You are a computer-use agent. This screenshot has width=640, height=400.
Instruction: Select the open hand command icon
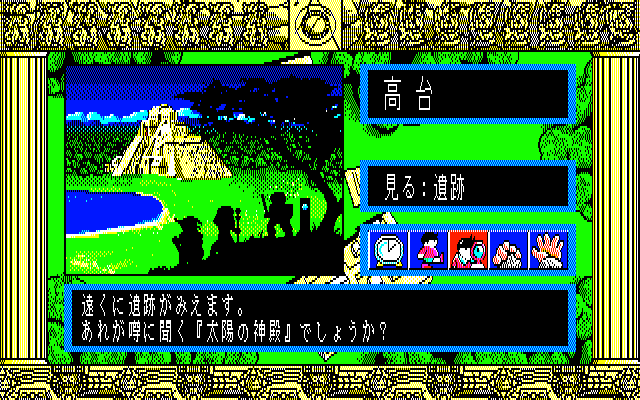[x=549, y=250]
